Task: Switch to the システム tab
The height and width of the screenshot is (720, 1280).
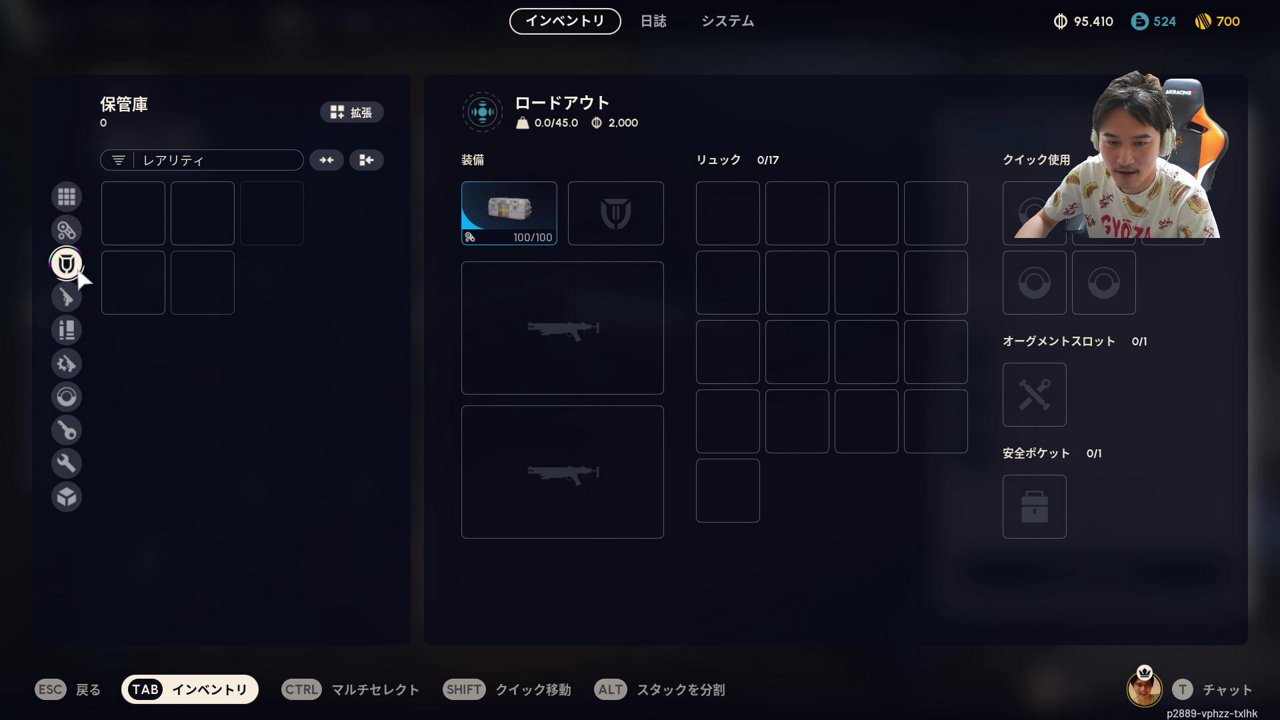Action: (x=726, y=21)
